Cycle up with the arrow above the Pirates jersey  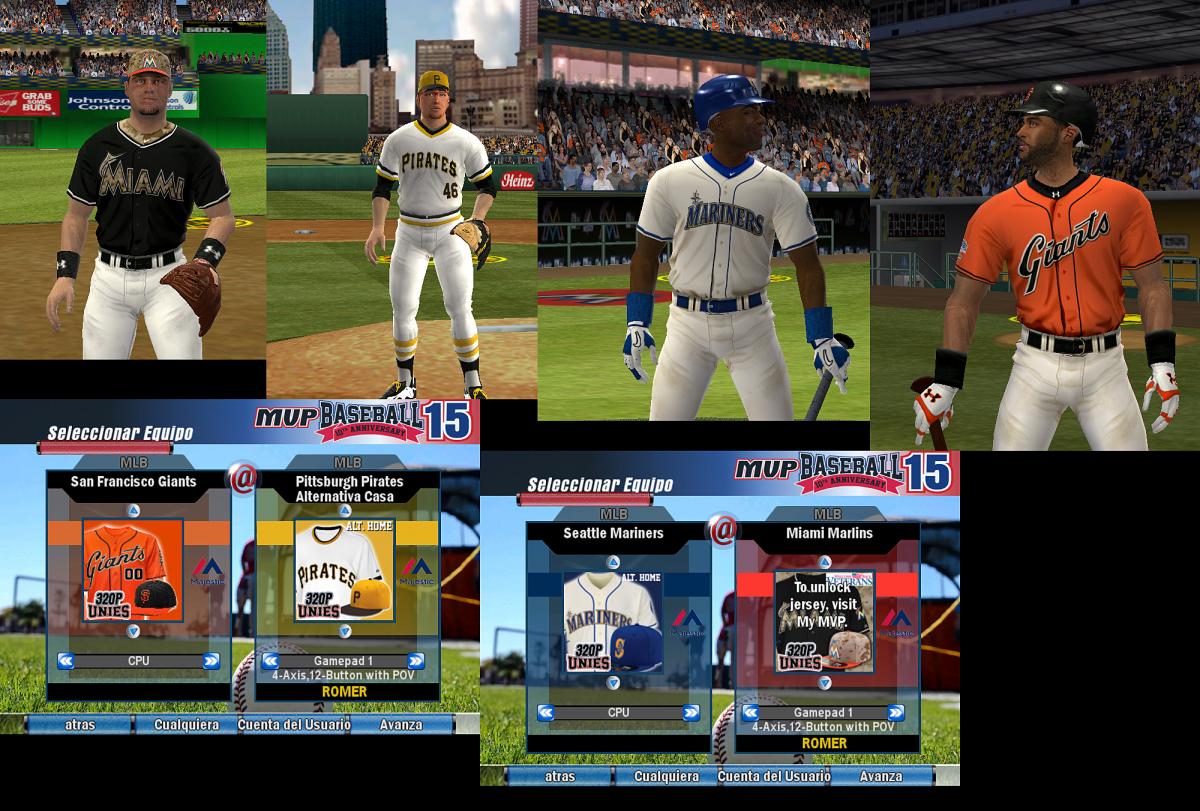[x=344, y=510]
